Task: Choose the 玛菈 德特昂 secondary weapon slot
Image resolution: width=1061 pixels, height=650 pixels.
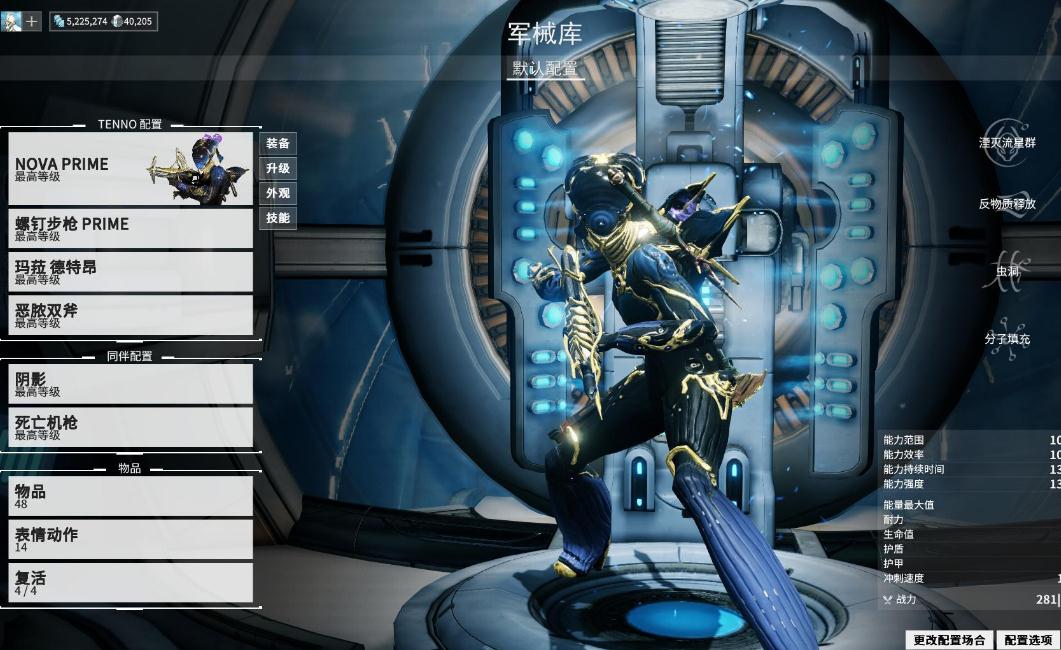Action: click(130, 272)
